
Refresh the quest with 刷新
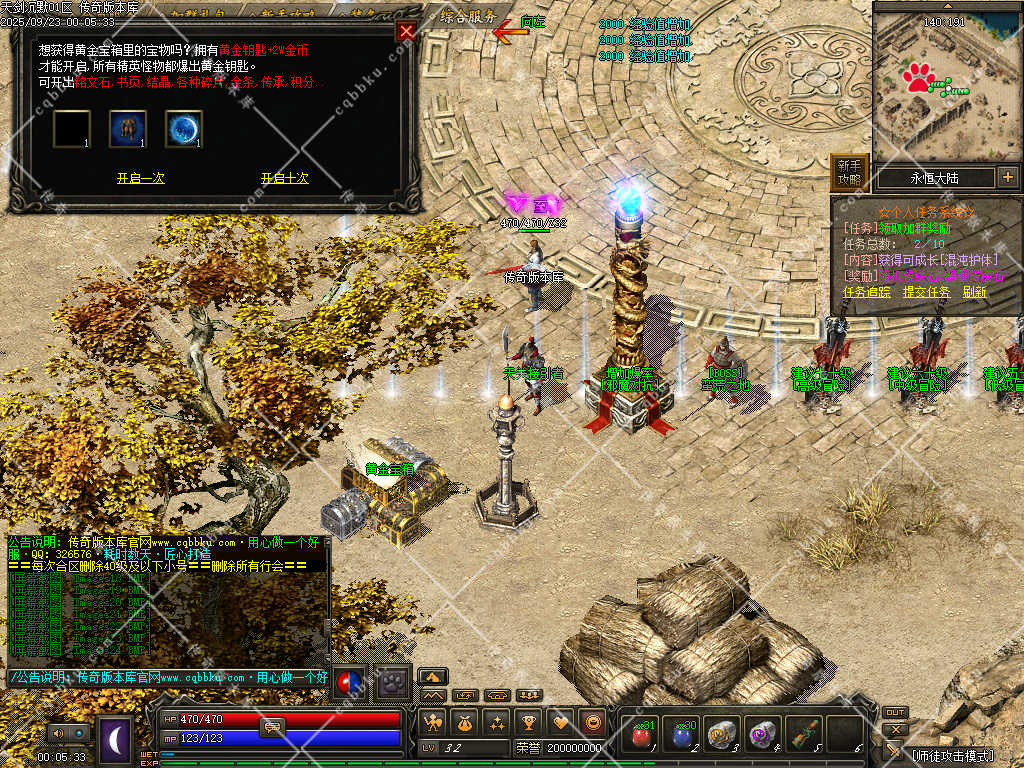point(974,292)
